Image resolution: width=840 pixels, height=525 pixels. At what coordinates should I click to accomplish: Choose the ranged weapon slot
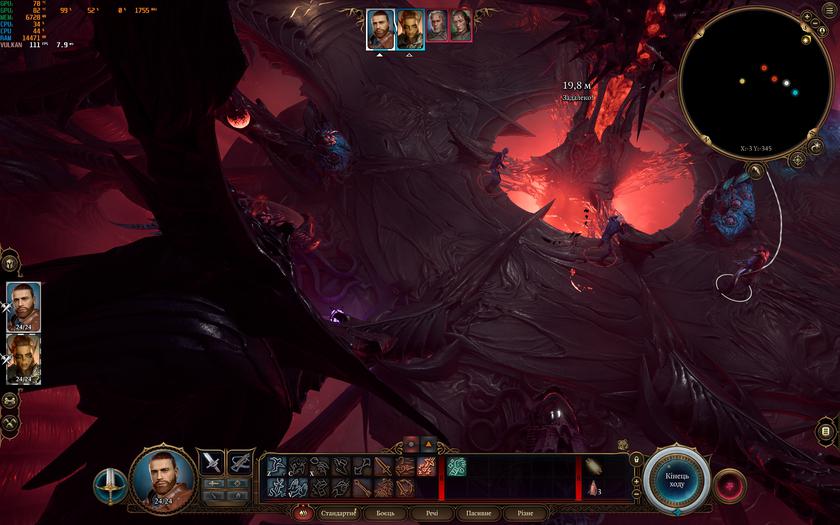point(240,461)
